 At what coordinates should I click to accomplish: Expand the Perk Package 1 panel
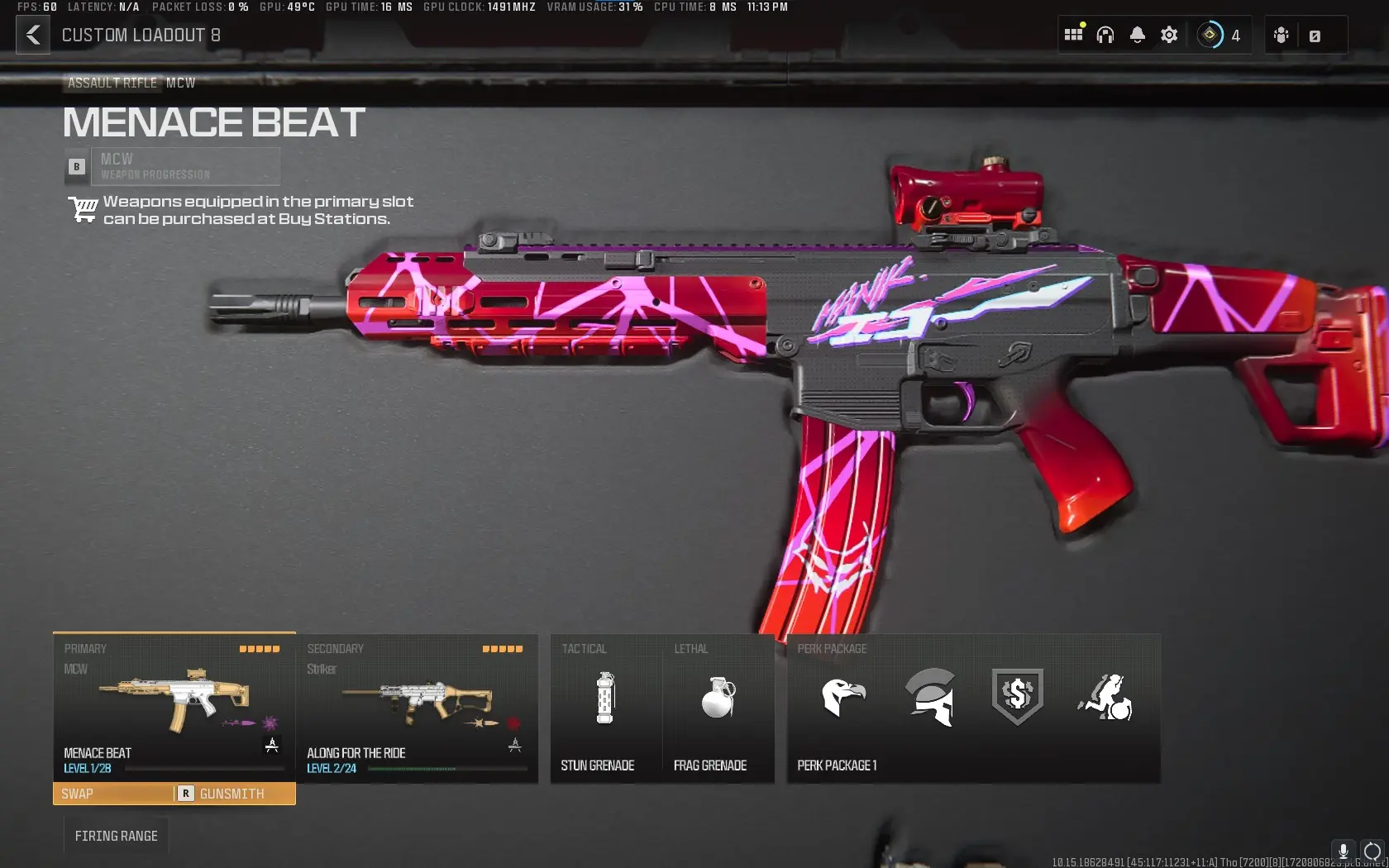click(972, 708)
